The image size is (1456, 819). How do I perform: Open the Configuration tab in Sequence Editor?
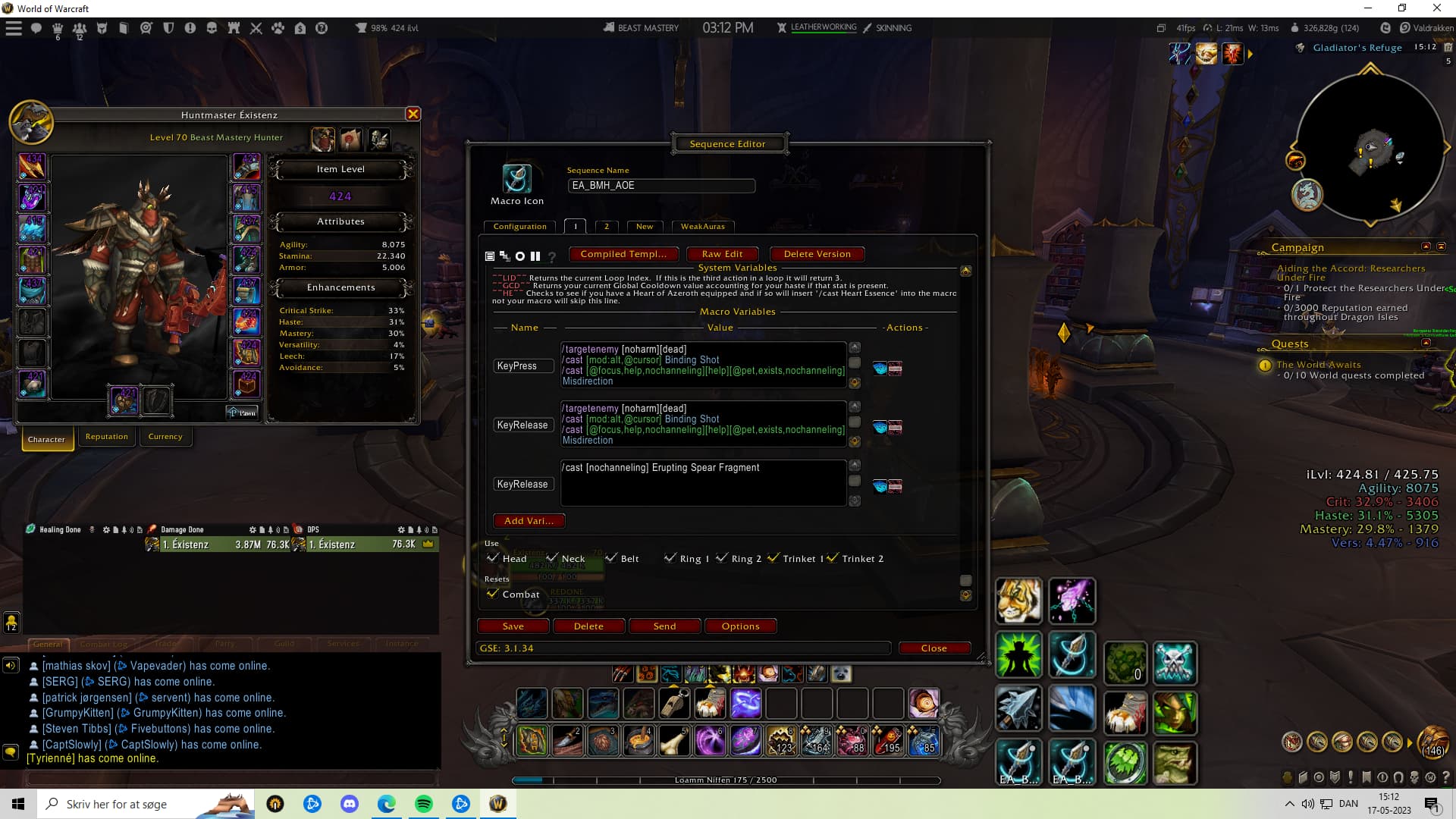point(519,226)
